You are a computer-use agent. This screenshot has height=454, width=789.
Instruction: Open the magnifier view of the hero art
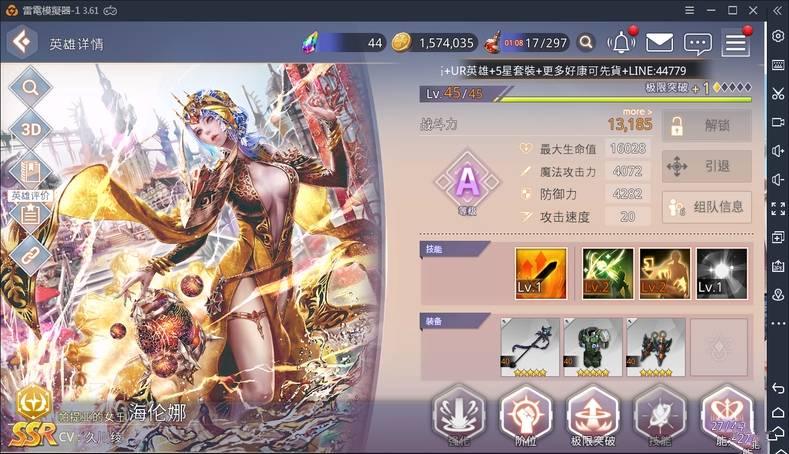(30, 87)
